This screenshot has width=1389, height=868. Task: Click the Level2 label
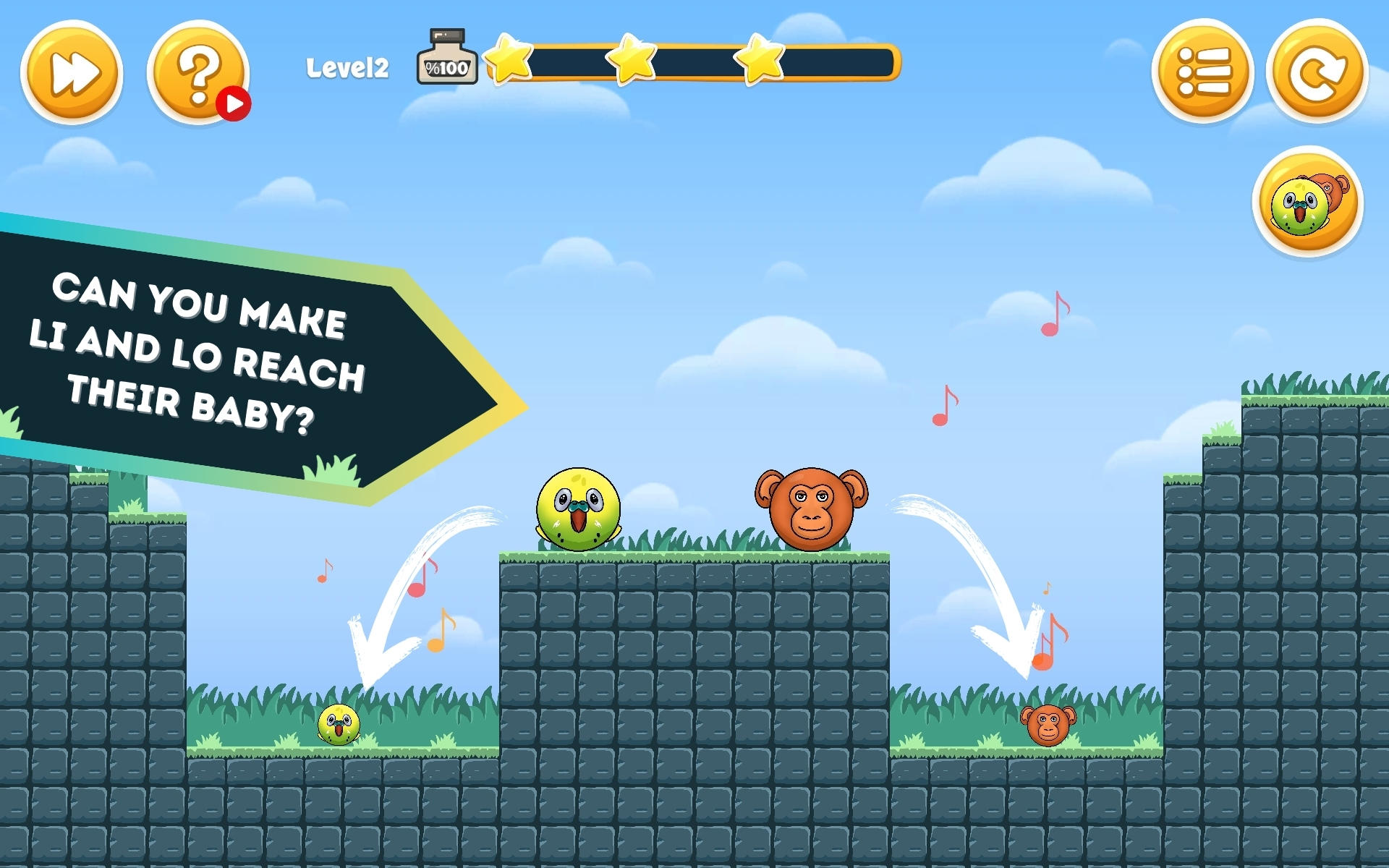coord(347,67)
